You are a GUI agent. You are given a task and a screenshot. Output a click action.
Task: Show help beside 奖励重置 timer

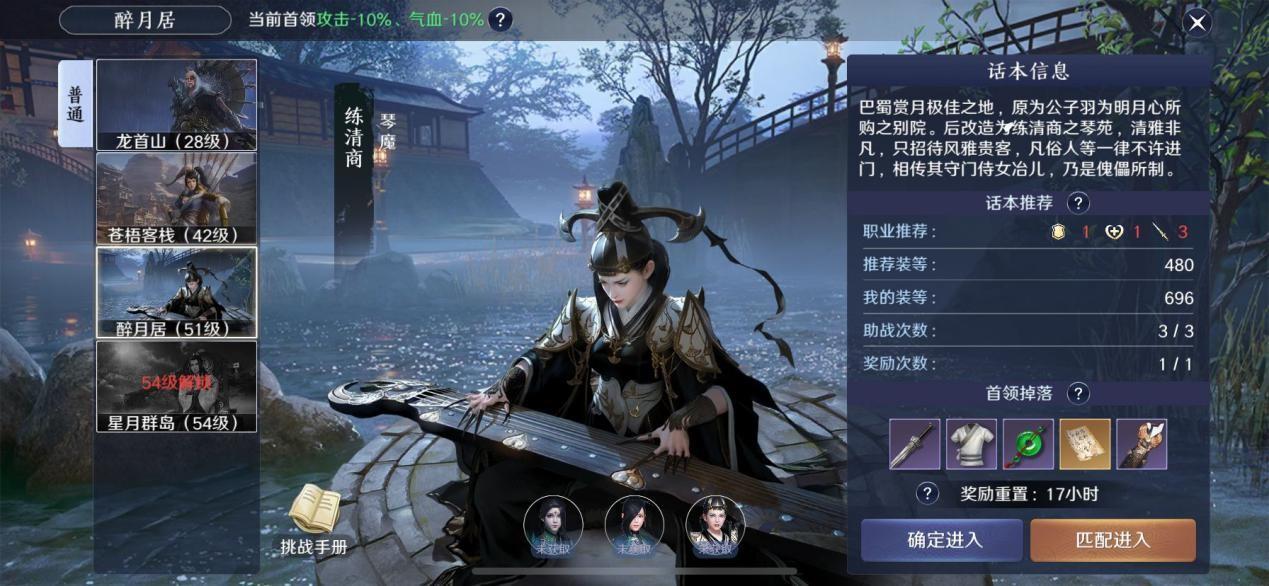(x=928, y=493)
